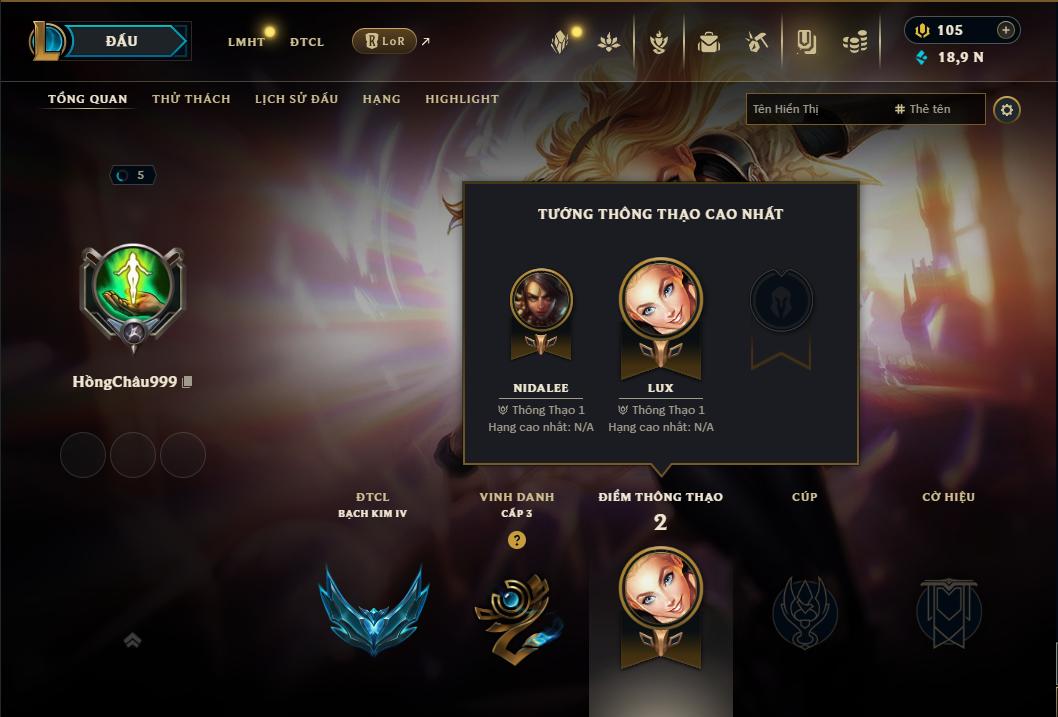View the ĐTCL Bạch Kim IV rank emblem
The image size is (1058, 717).
(x=373, y=609)
